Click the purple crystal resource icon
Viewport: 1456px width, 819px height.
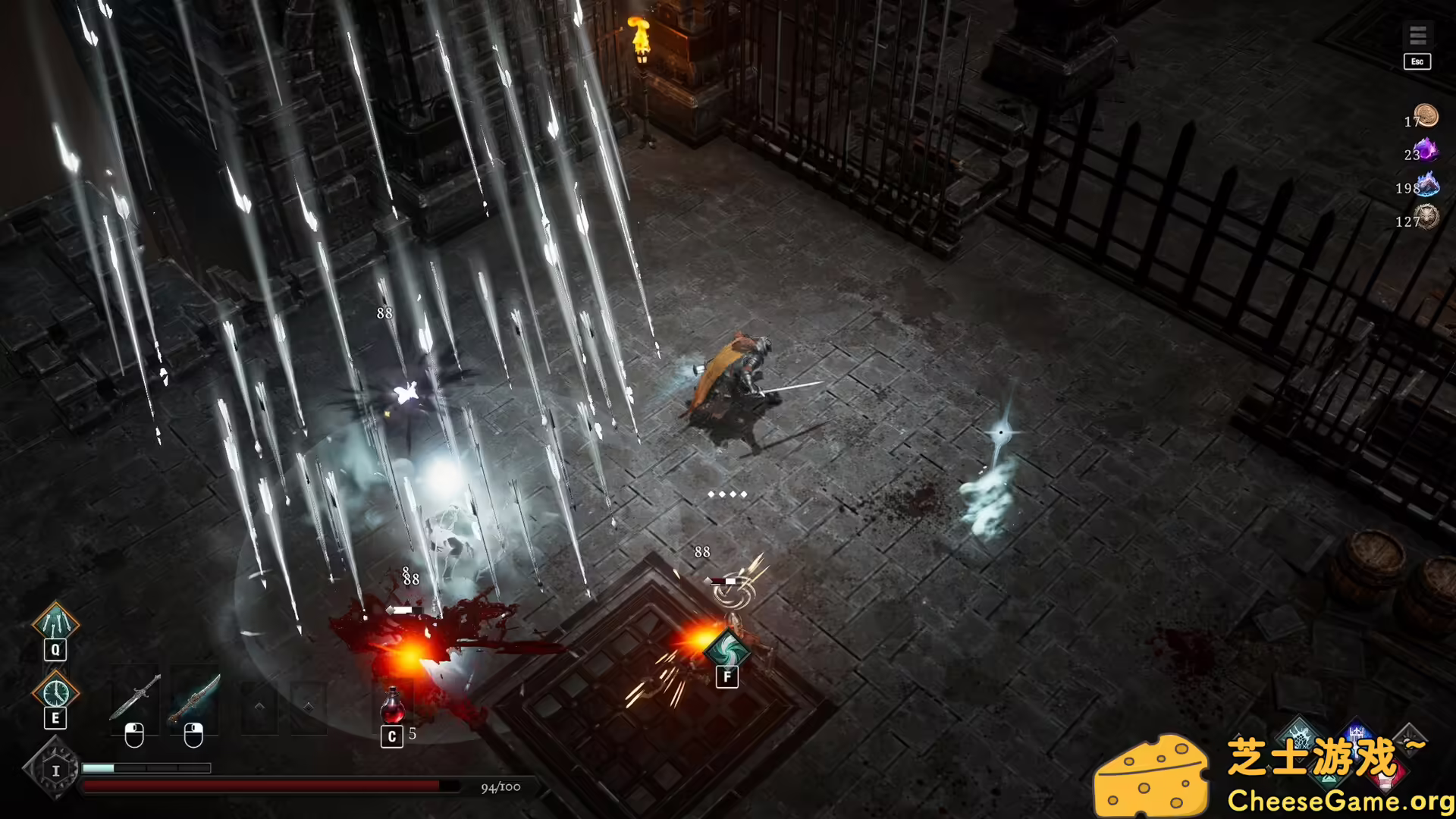1426,150
